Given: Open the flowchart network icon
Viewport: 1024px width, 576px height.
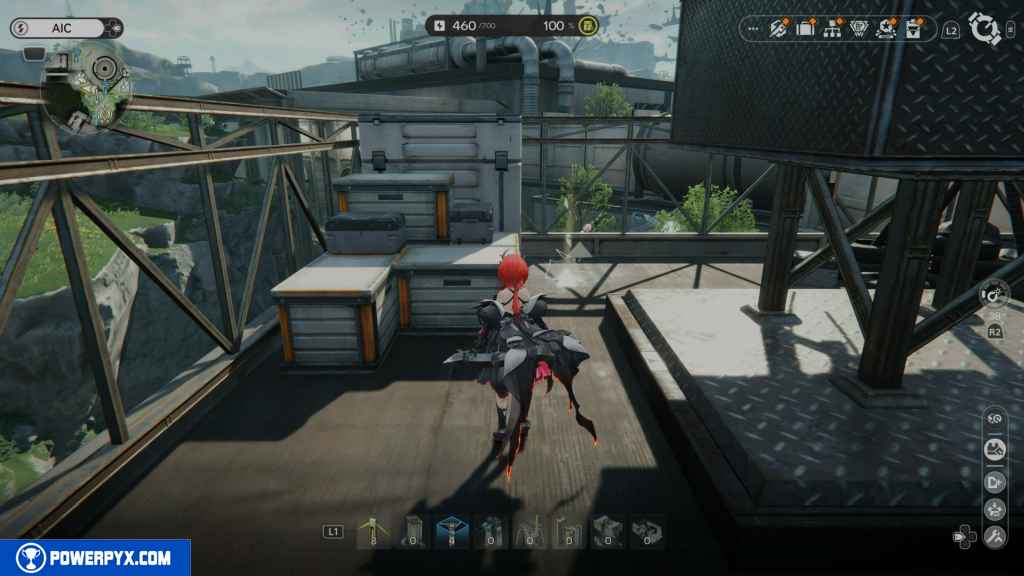Looking at the screenshot, I should (x=832, y=28).
